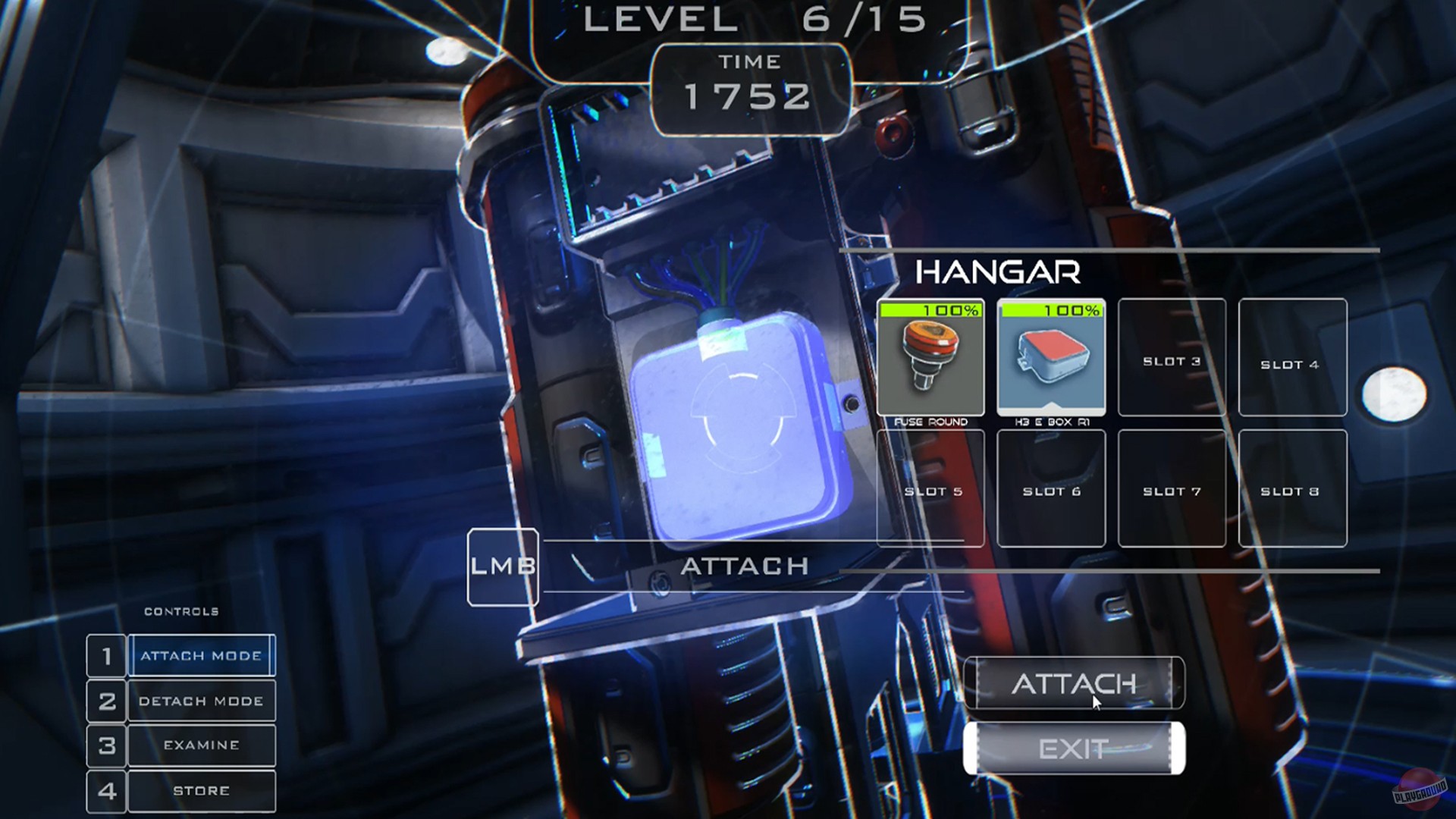
Task: Click EXIT to leave the repair screen
Action: click(1072, 749)
